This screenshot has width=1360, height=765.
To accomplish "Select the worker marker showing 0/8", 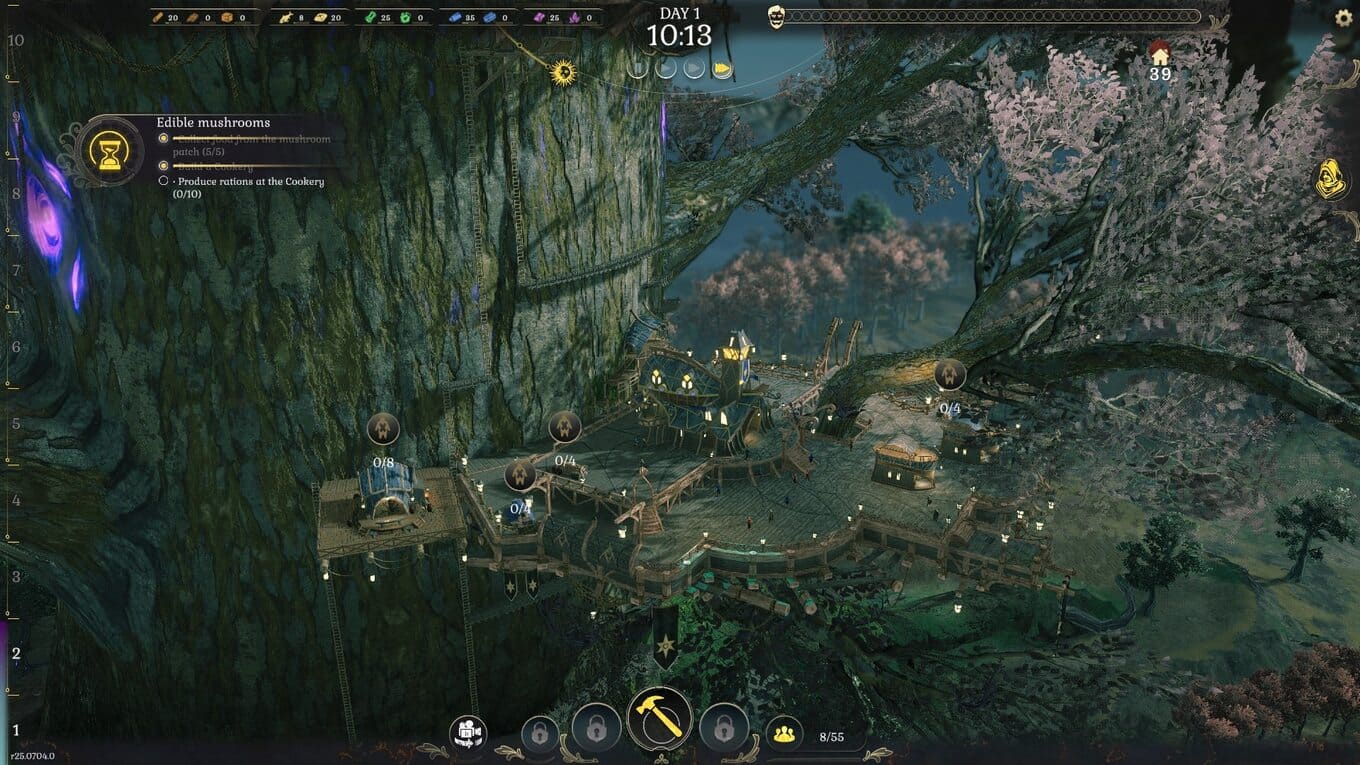I will (x=383, y=430).
